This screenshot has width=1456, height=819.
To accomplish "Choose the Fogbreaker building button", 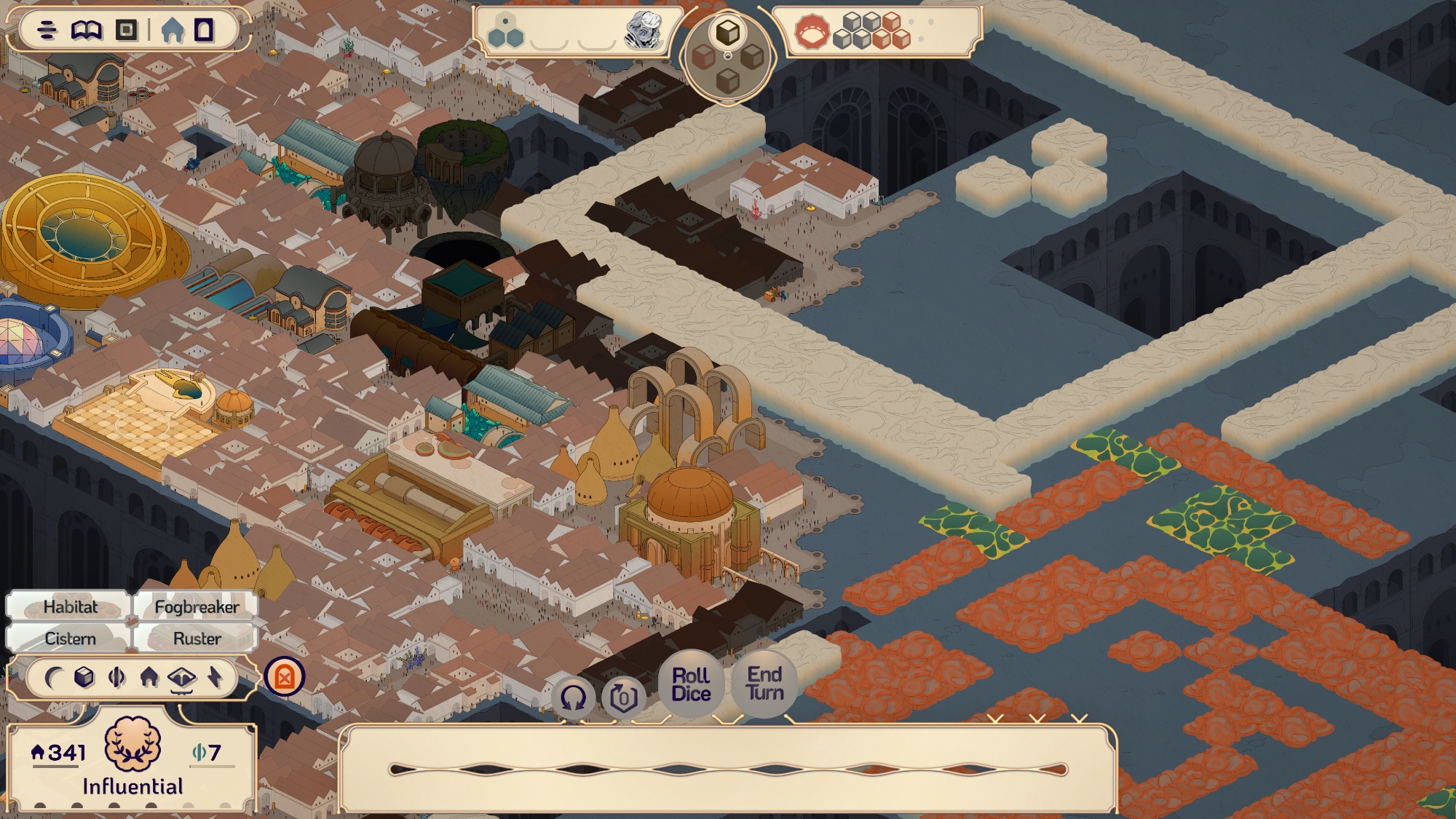I will (x=197, y=607).
